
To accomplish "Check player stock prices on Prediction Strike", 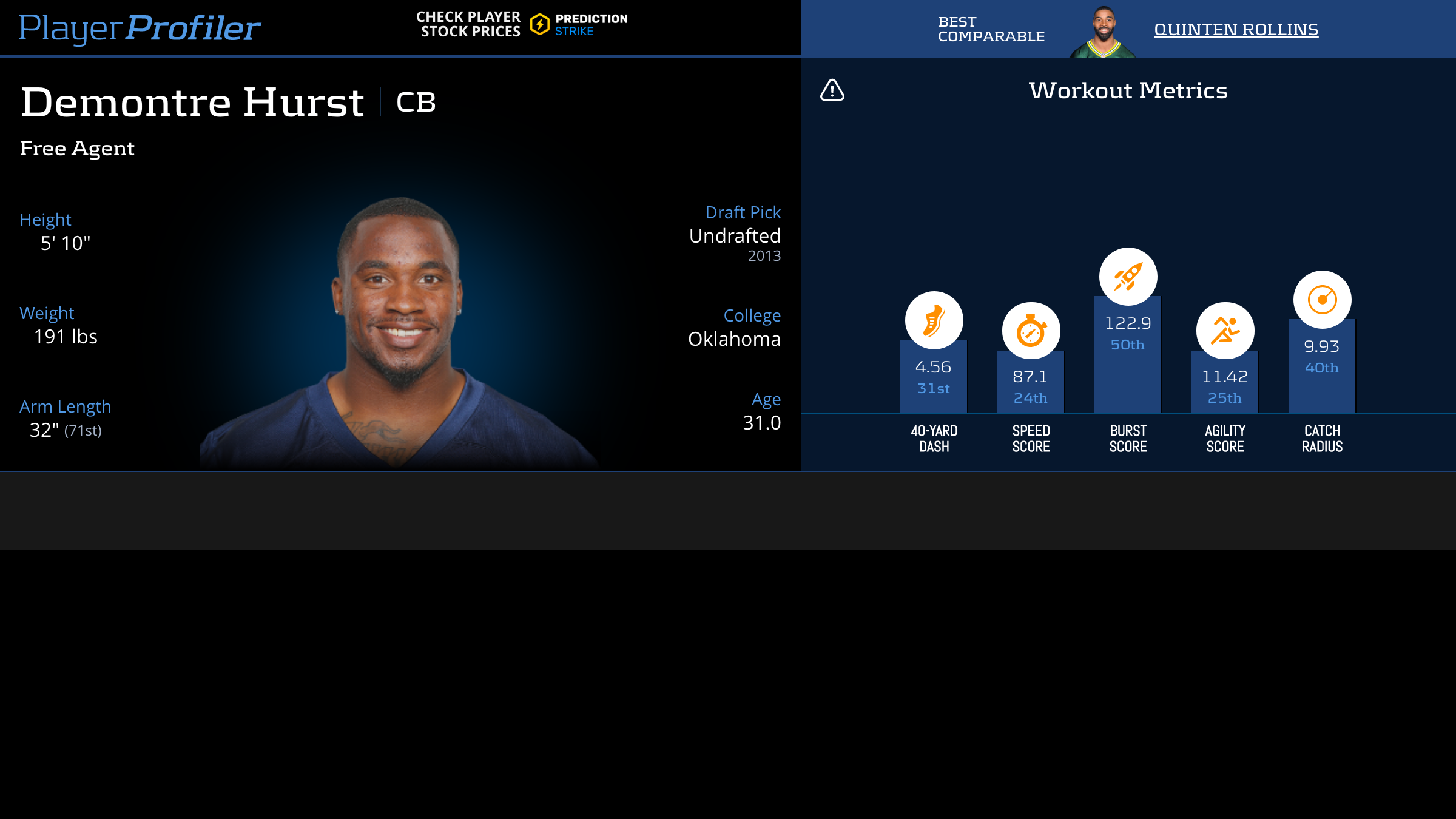I will point(522,24).
